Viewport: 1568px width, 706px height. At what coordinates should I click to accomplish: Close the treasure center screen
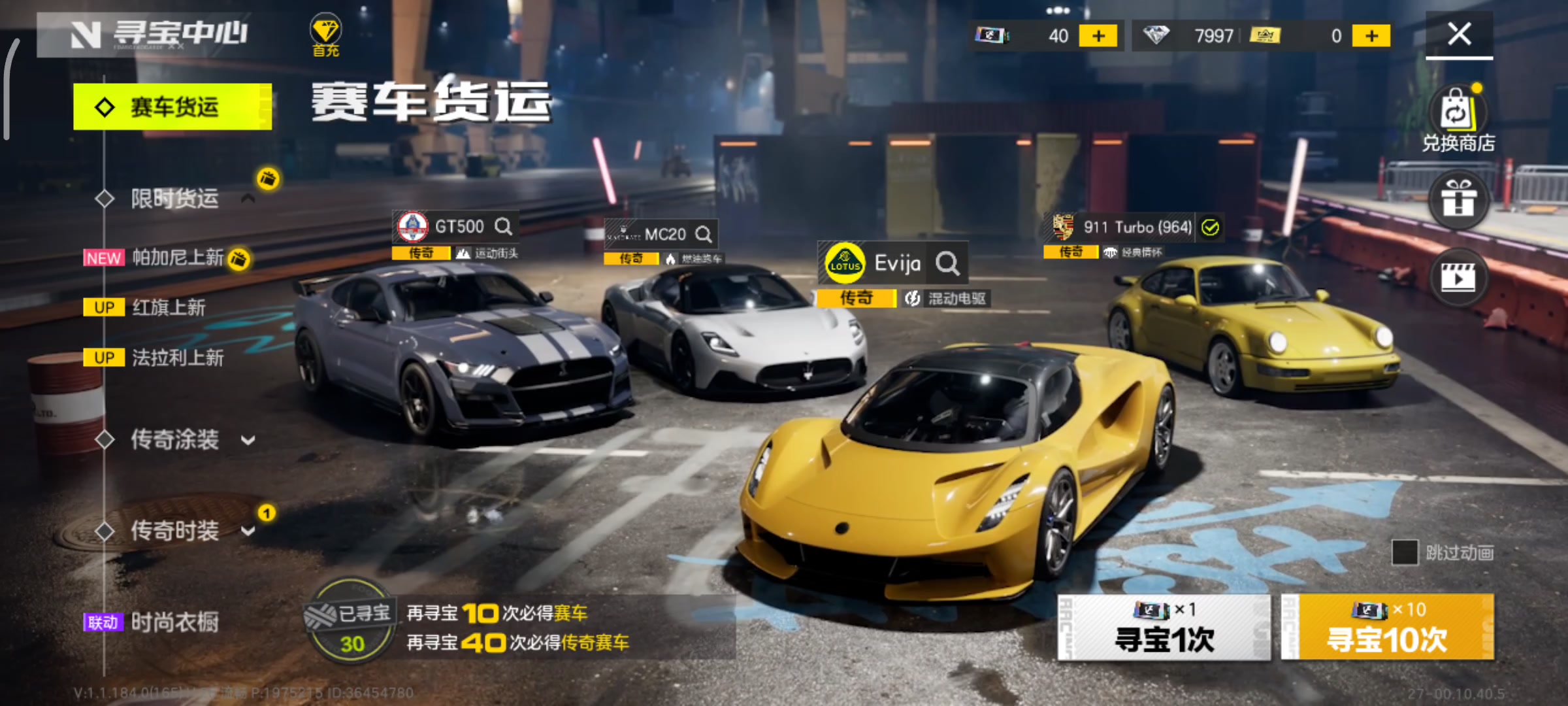click(x=1459, y=34)
